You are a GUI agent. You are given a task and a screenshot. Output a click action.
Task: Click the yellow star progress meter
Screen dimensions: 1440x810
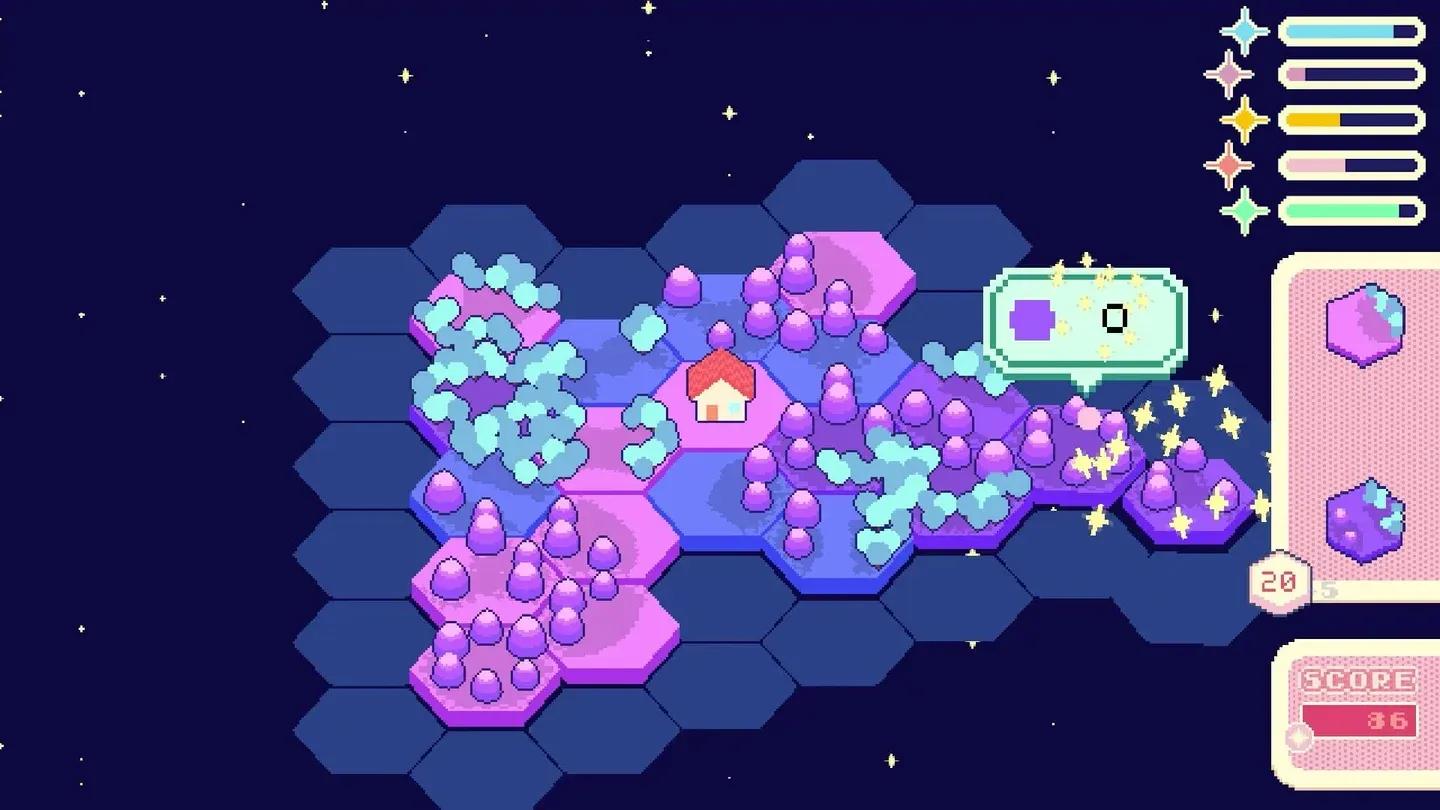1352,119
